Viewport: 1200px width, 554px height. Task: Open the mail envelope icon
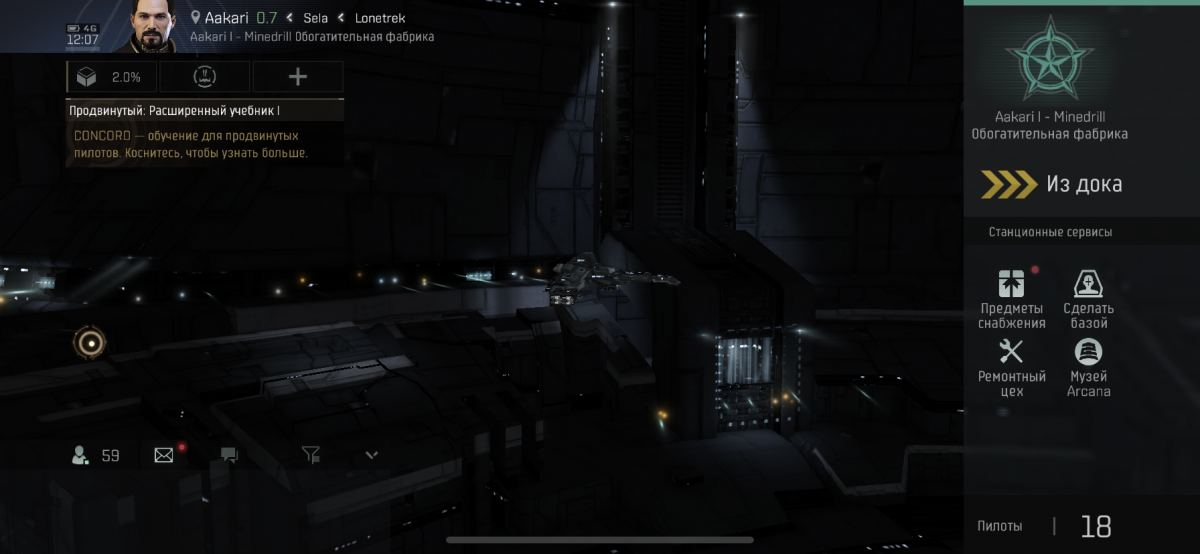164,455
